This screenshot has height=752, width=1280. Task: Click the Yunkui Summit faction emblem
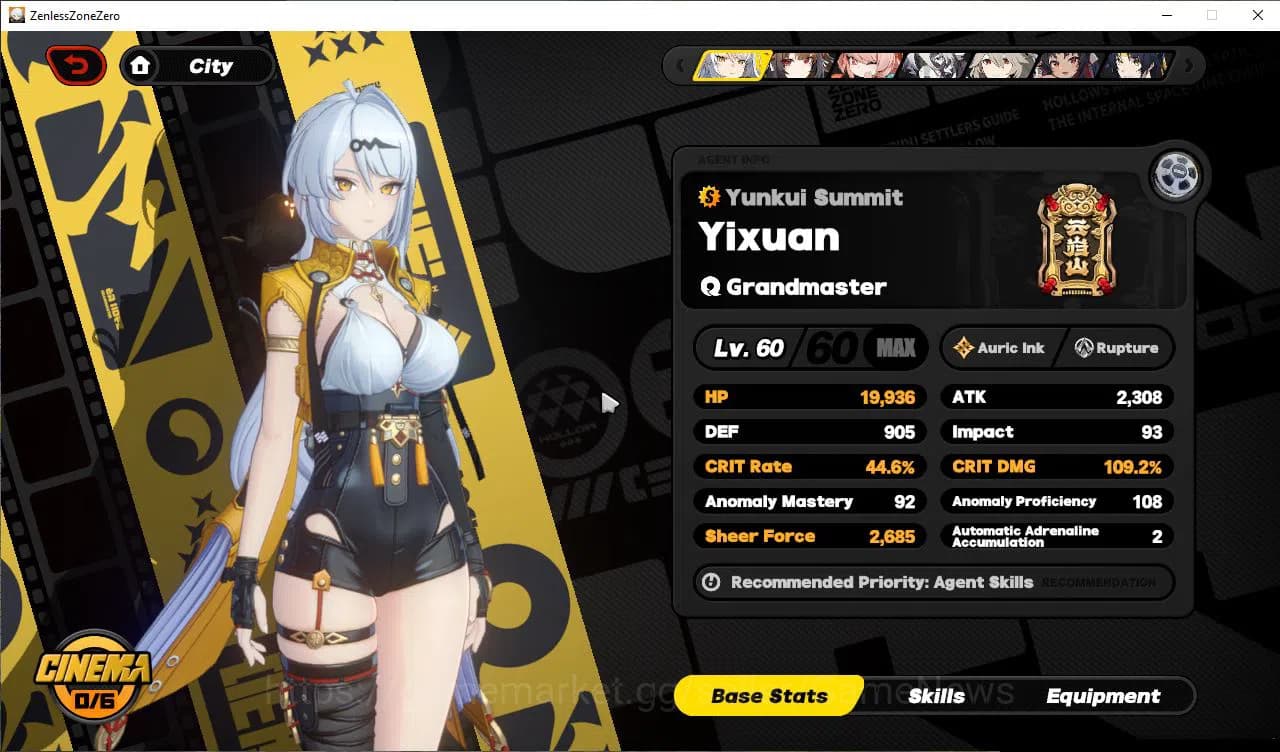pyautogui.click(x=1078, y=240)
